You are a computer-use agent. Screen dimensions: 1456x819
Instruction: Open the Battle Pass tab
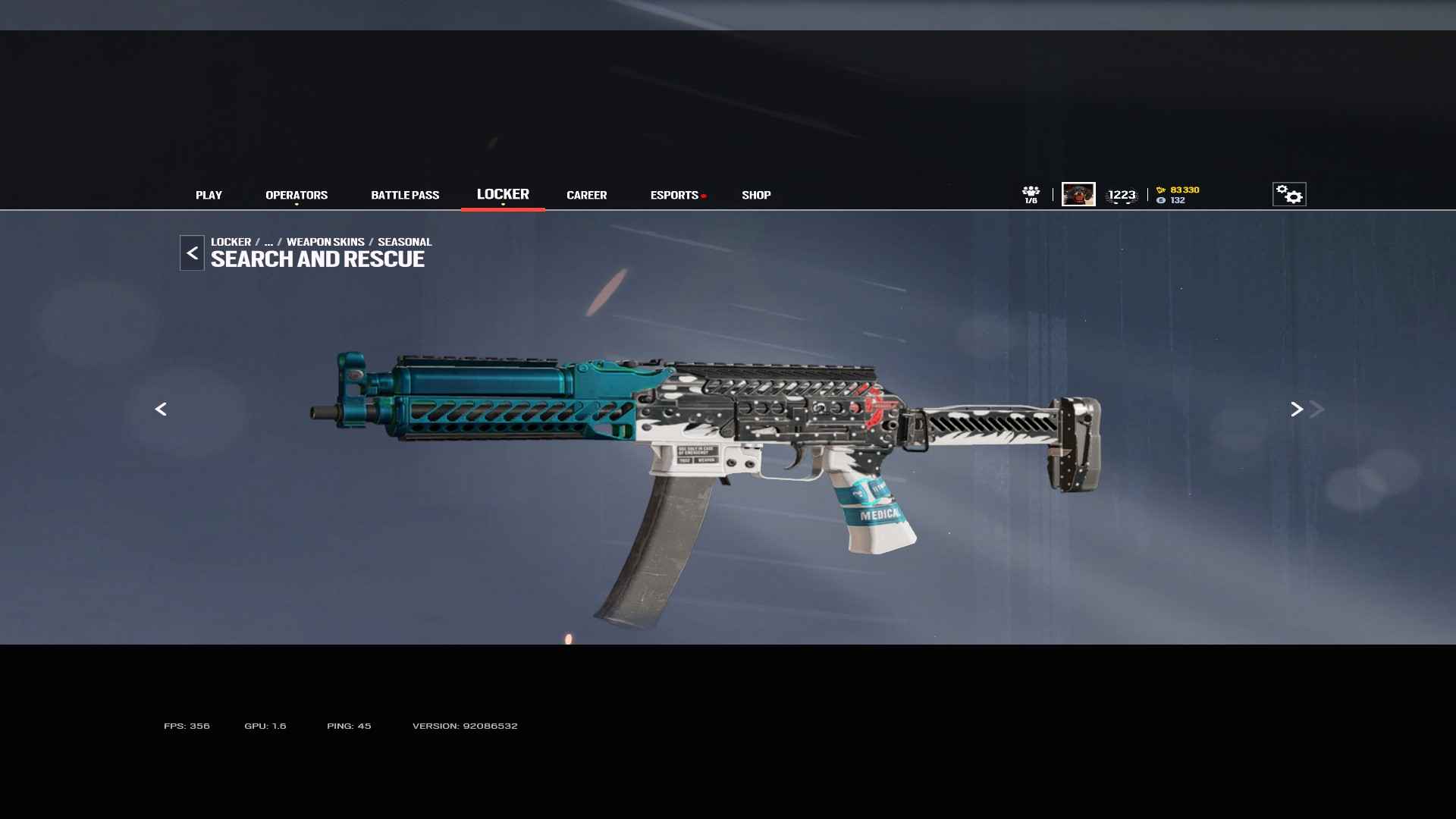point(405,195)
